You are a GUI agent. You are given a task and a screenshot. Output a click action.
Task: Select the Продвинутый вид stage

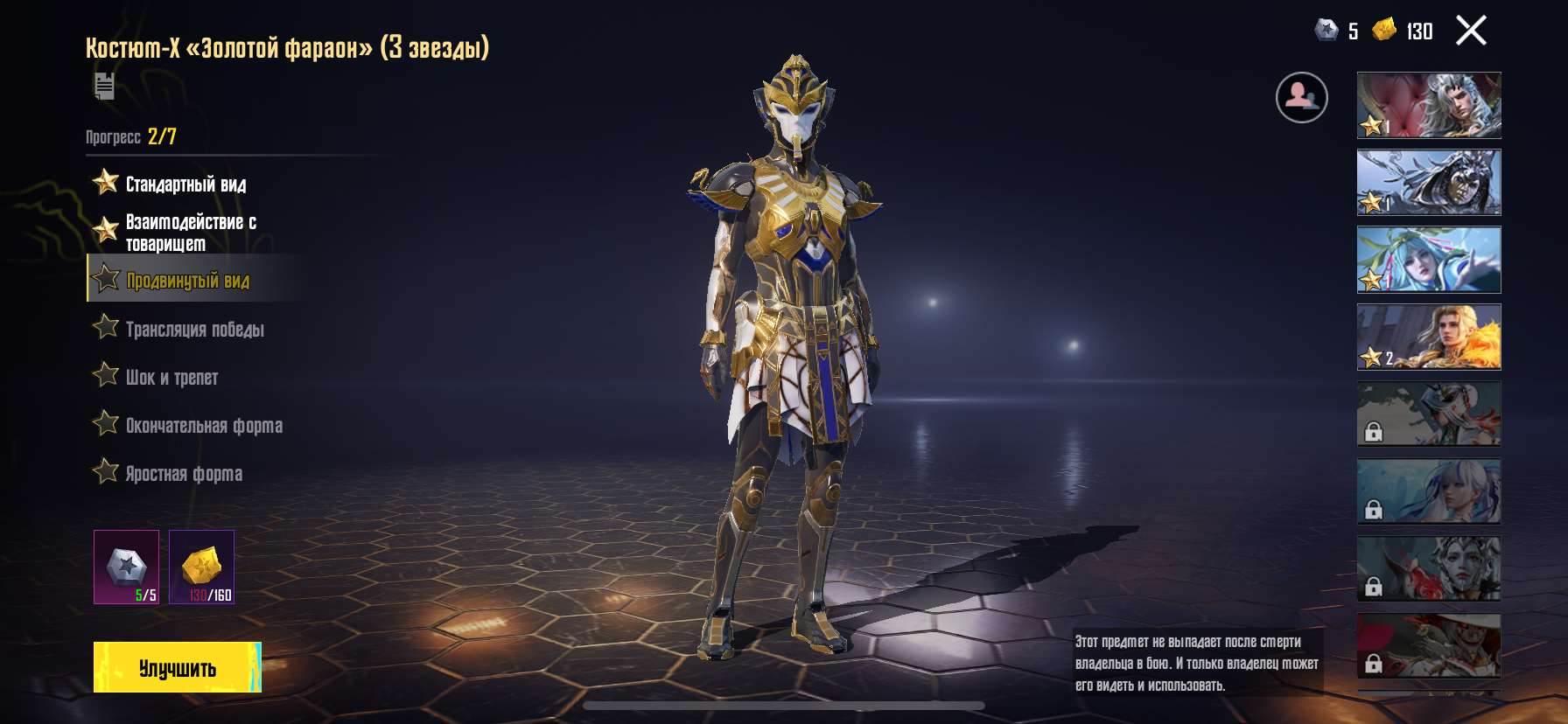(x=187, y=280)
